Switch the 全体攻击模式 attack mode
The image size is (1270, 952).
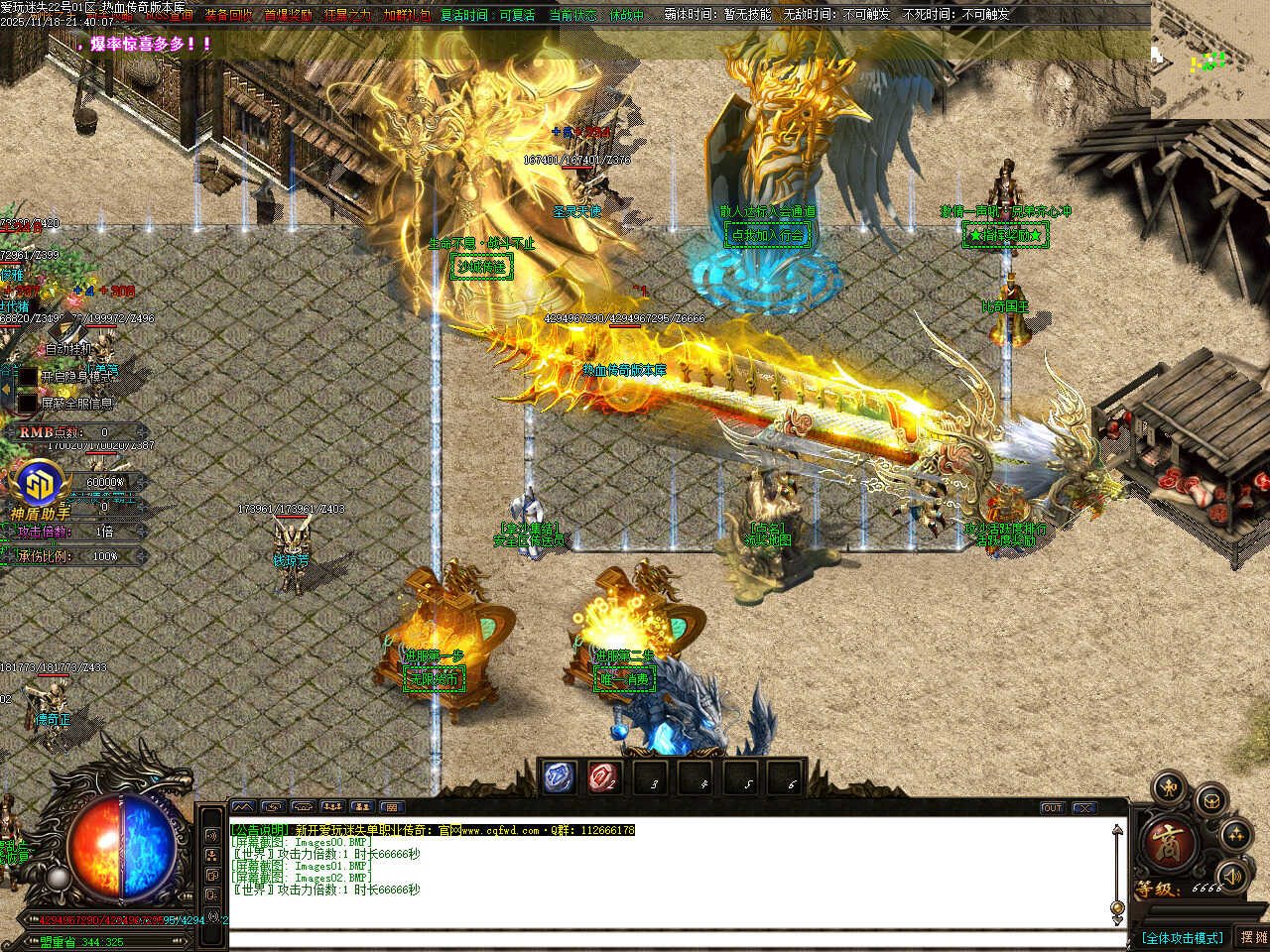[1182, 937]
